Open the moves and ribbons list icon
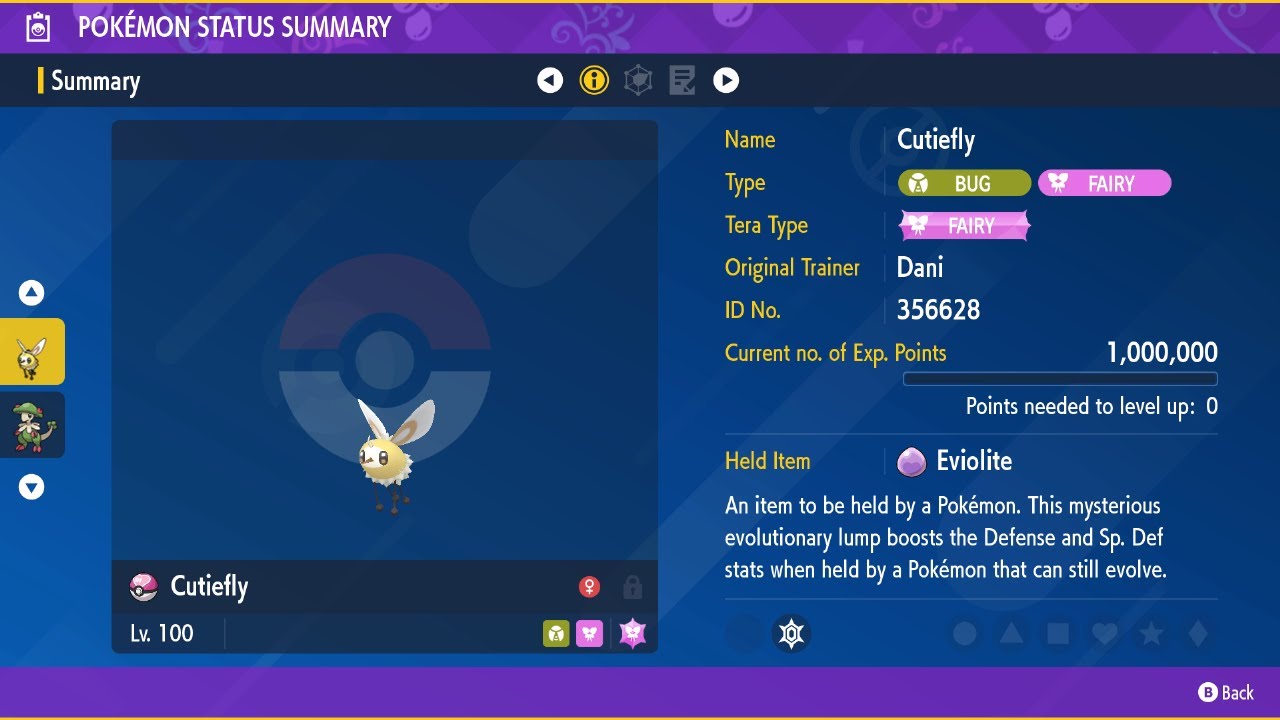This screenshot has height=720, width=1280. click(x=682, y=80)
